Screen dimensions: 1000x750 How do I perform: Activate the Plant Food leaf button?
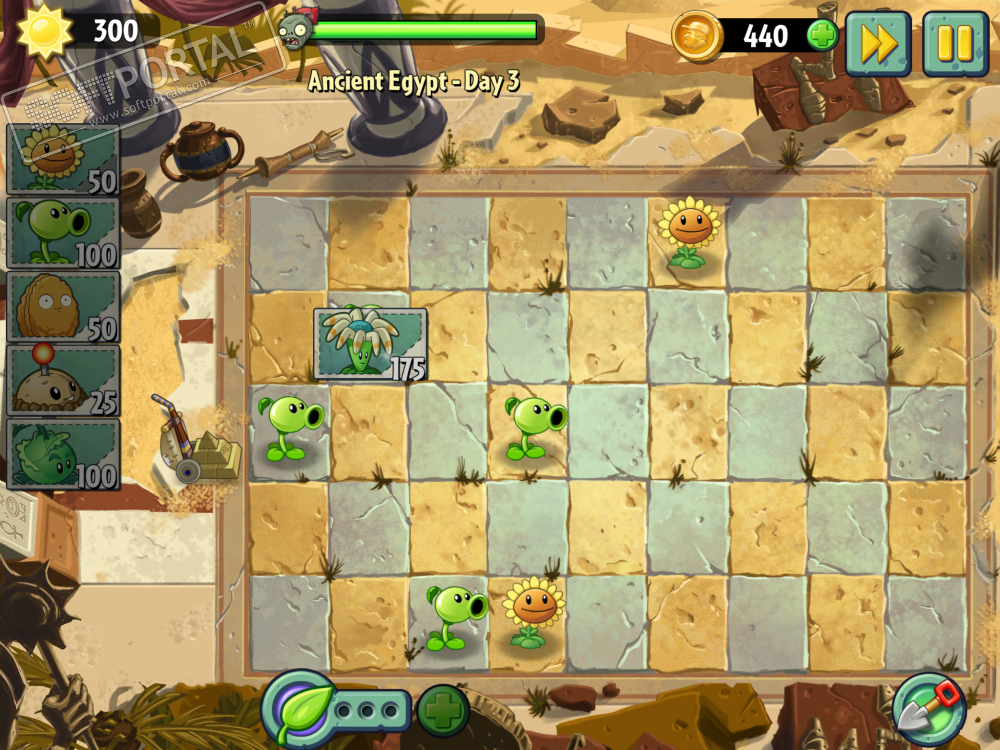(x=297, y=709)
